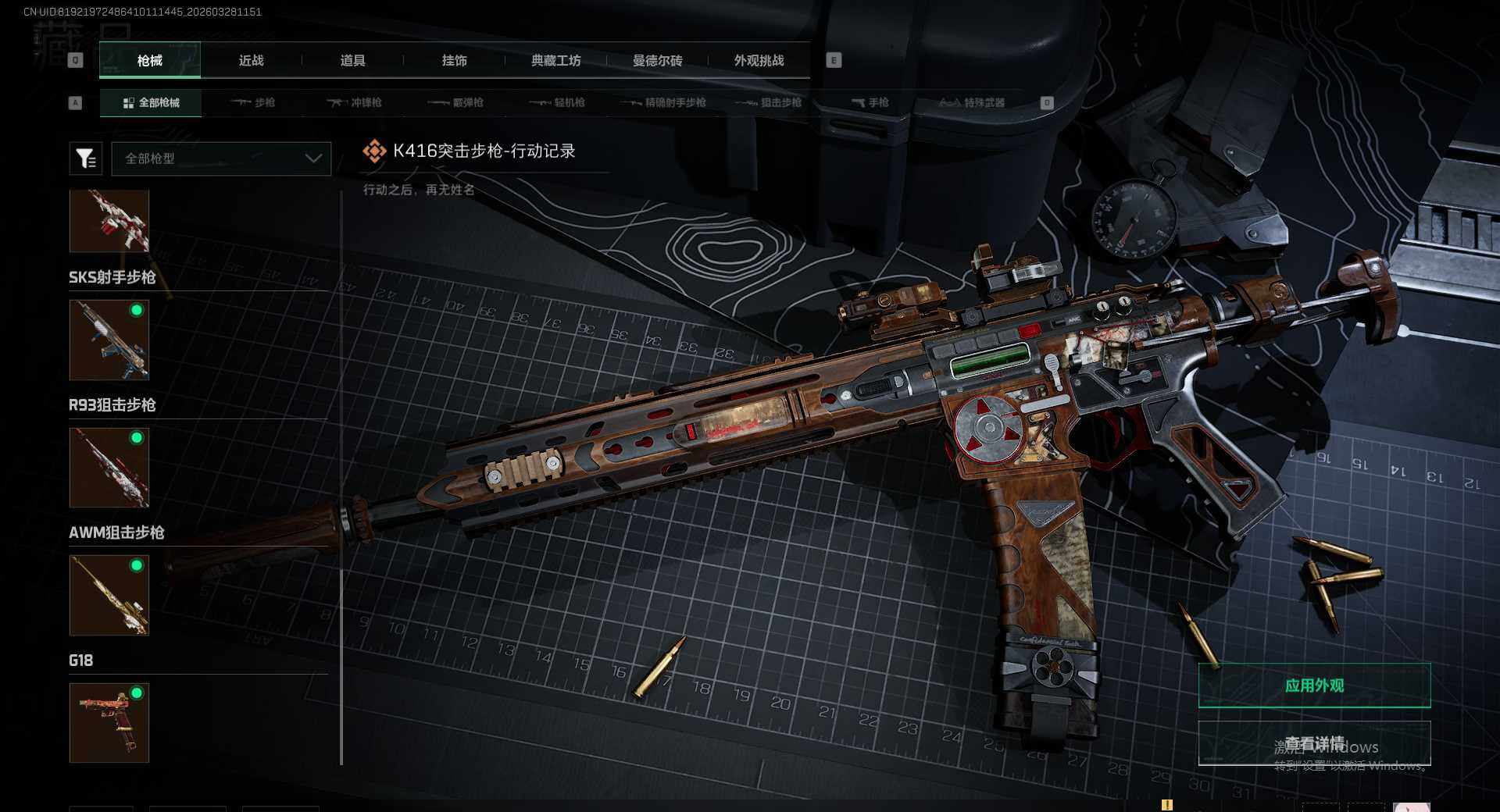The image size is (1500, 812).
Task: Select the 挂饰 charms tab
Action: click(454, 61)
